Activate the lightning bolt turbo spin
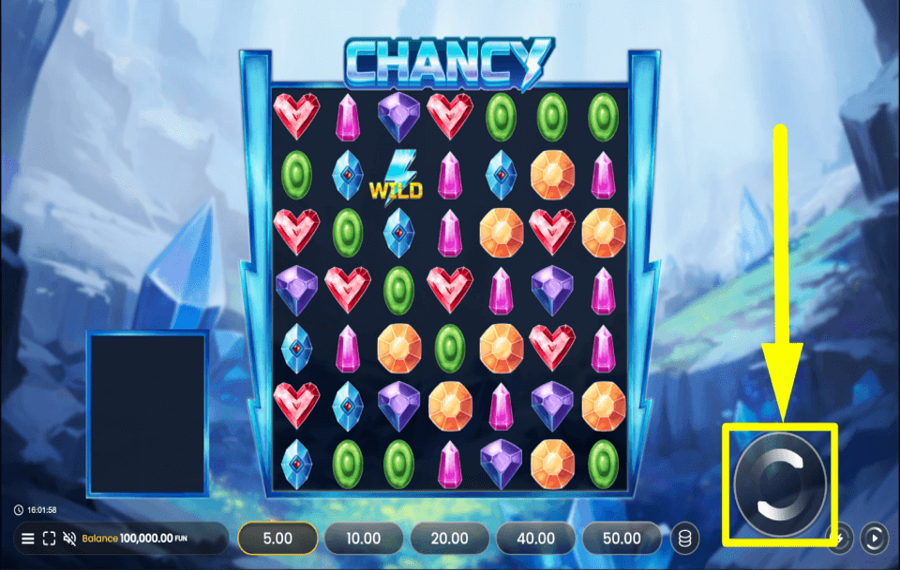 844,537
